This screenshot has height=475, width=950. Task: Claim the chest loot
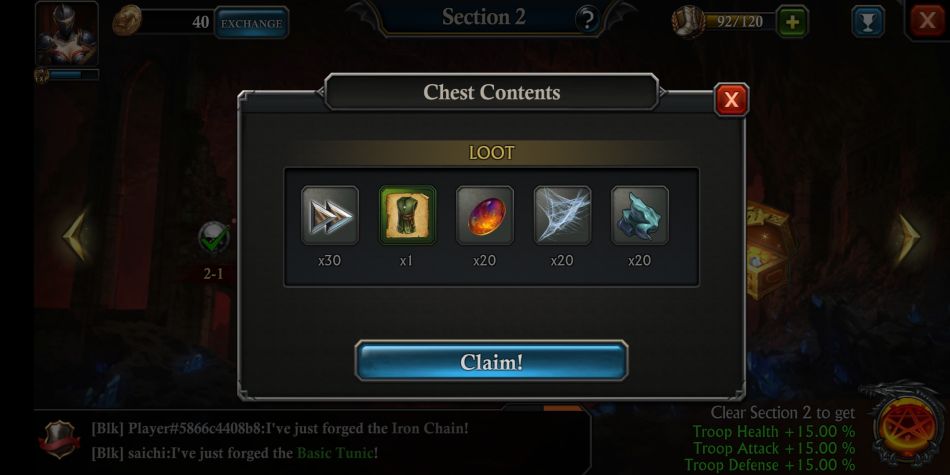point(491,361)
